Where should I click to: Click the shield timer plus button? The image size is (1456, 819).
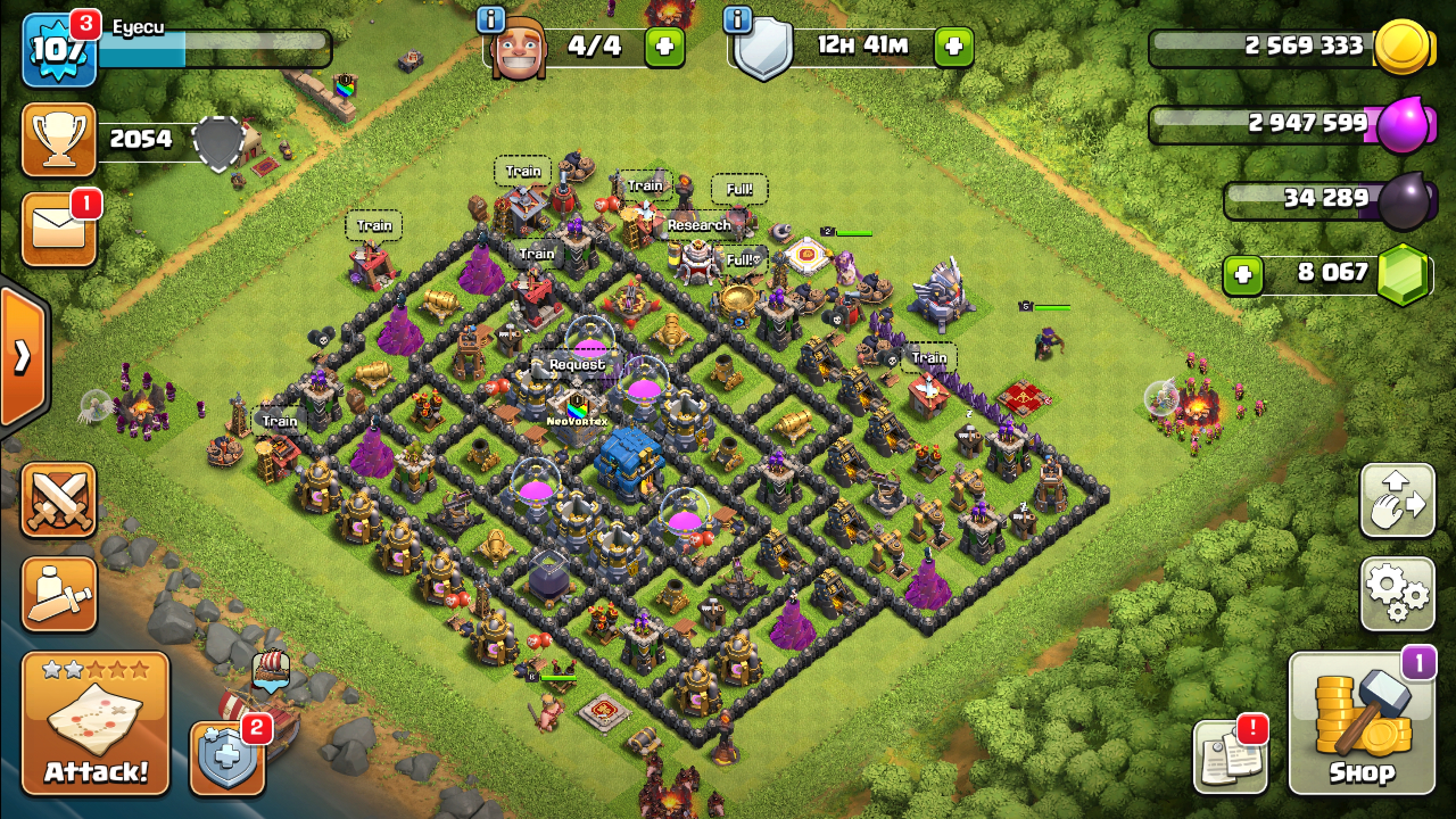click(953, 47)
